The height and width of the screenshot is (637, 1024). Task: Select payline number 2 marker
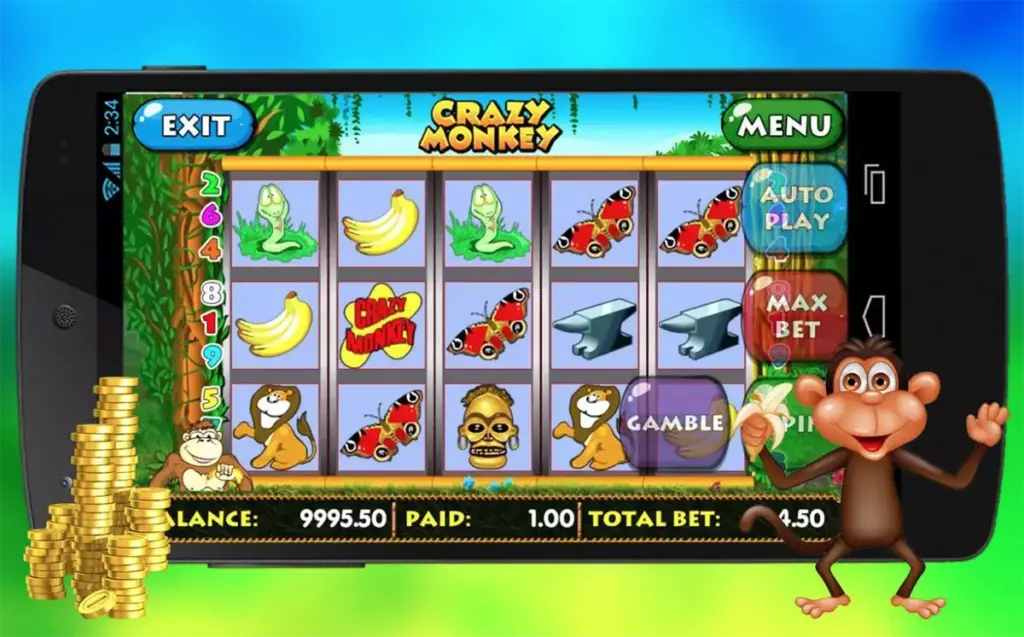point(211,184)
